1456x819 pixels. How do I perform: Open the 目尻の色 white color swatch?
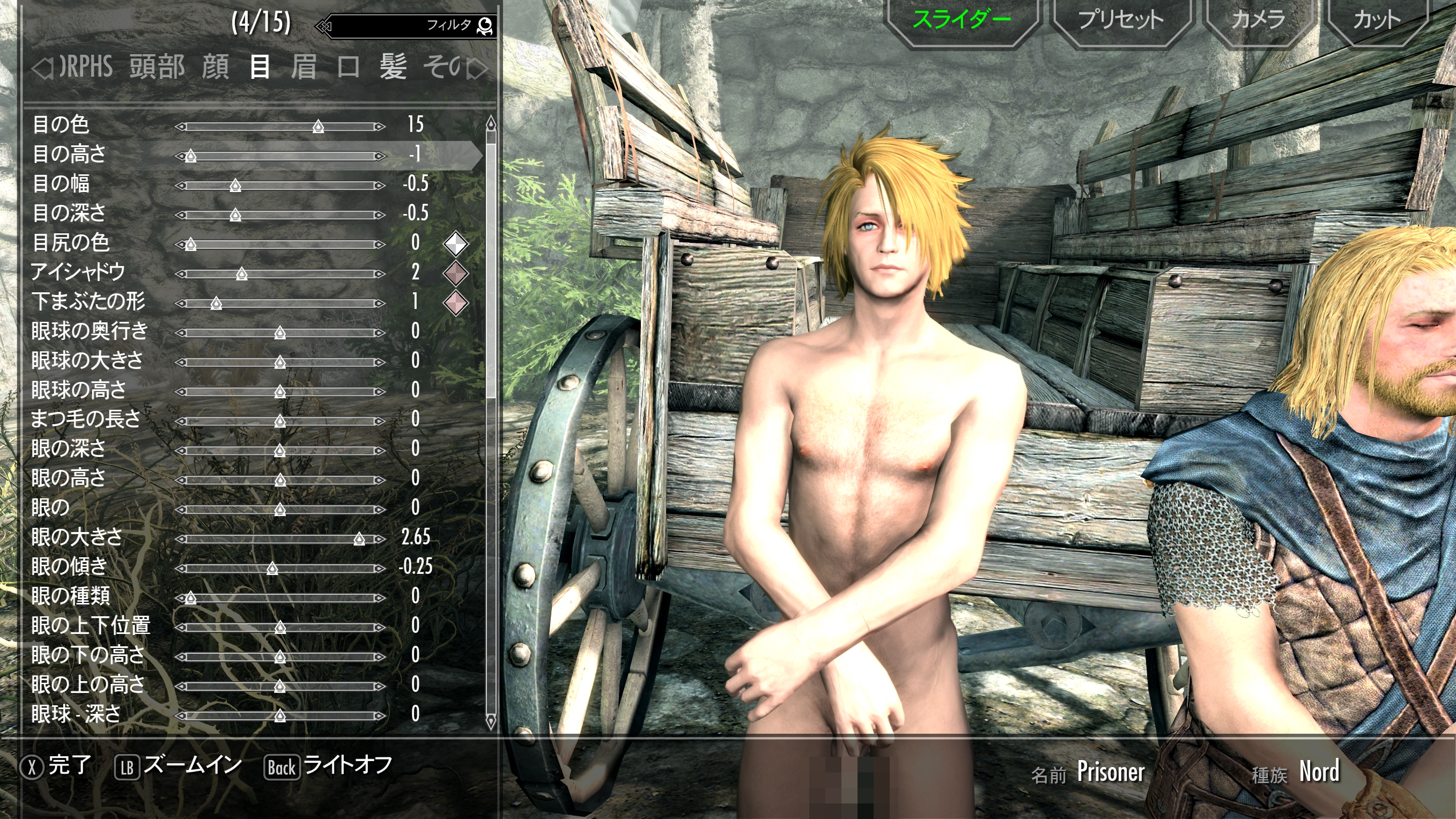[x=455, y=244]
